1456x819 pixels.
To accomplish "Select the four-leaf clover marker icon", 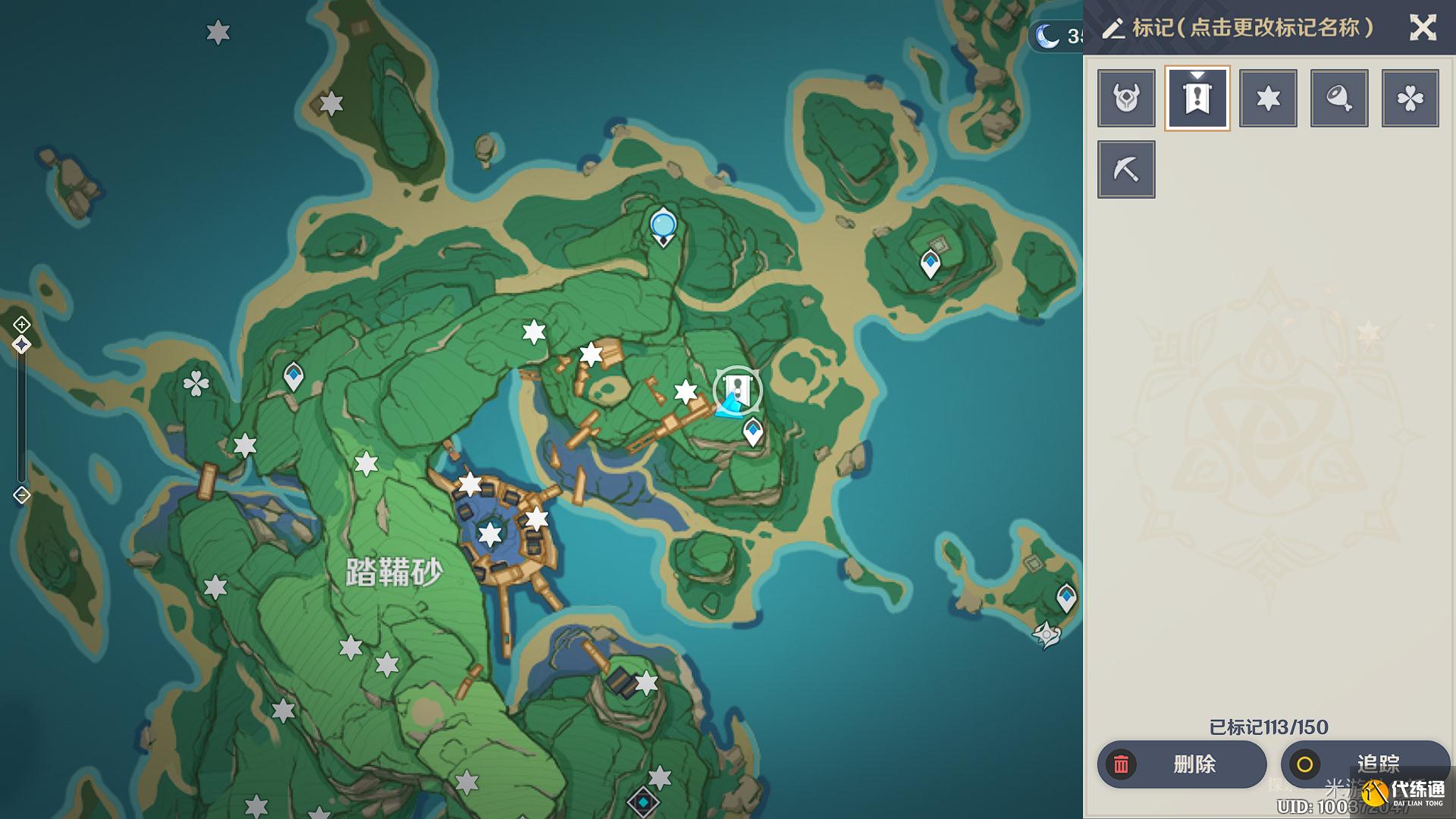I will coord(1410,99).
